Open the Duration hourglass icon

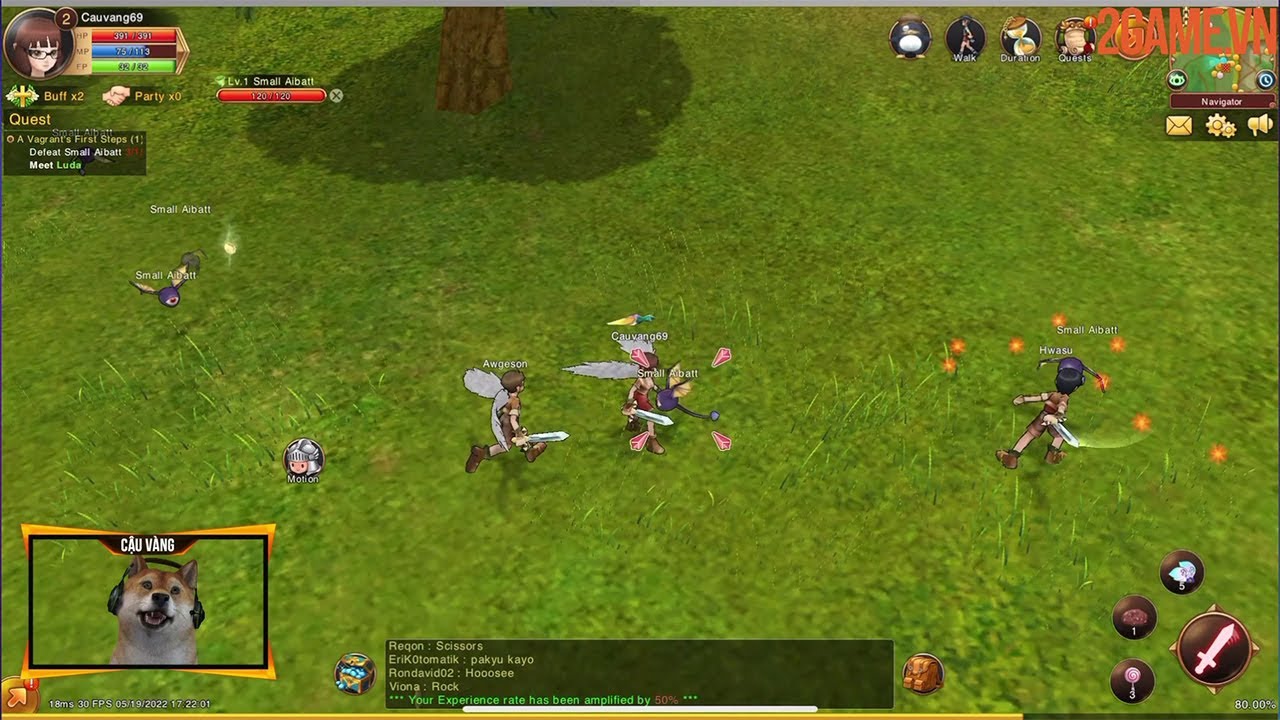pos(1020,40)
